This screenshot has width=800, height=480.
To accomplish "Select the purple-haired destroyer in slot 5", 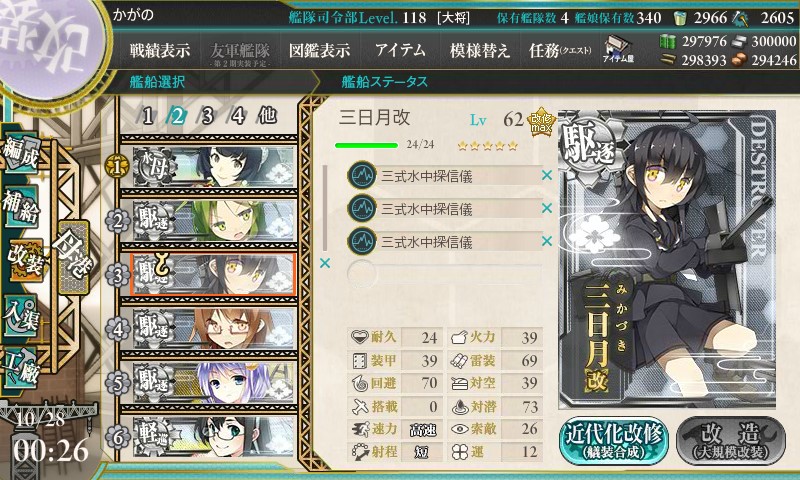I will pos(212,381).
